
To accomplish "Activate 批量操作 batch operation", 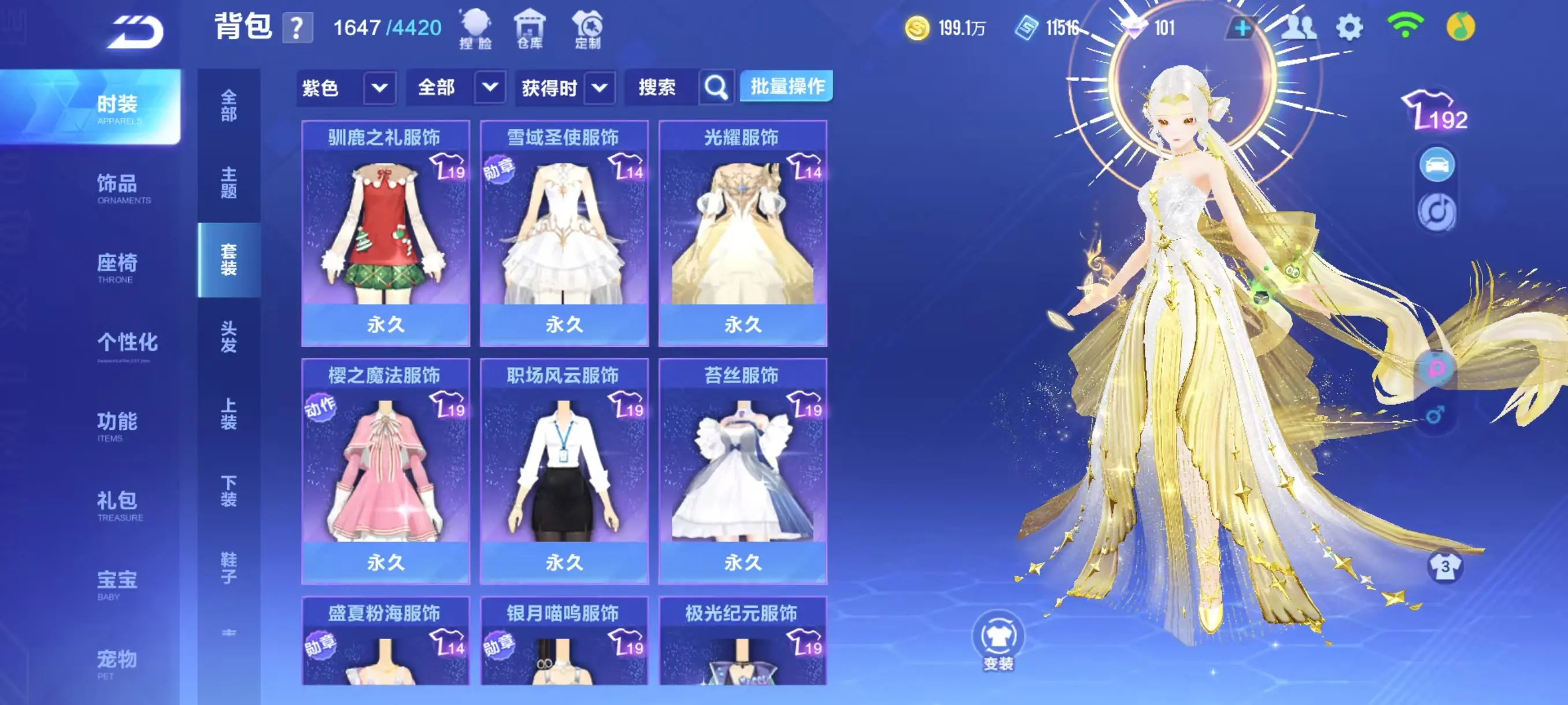I will coord(786,86).
